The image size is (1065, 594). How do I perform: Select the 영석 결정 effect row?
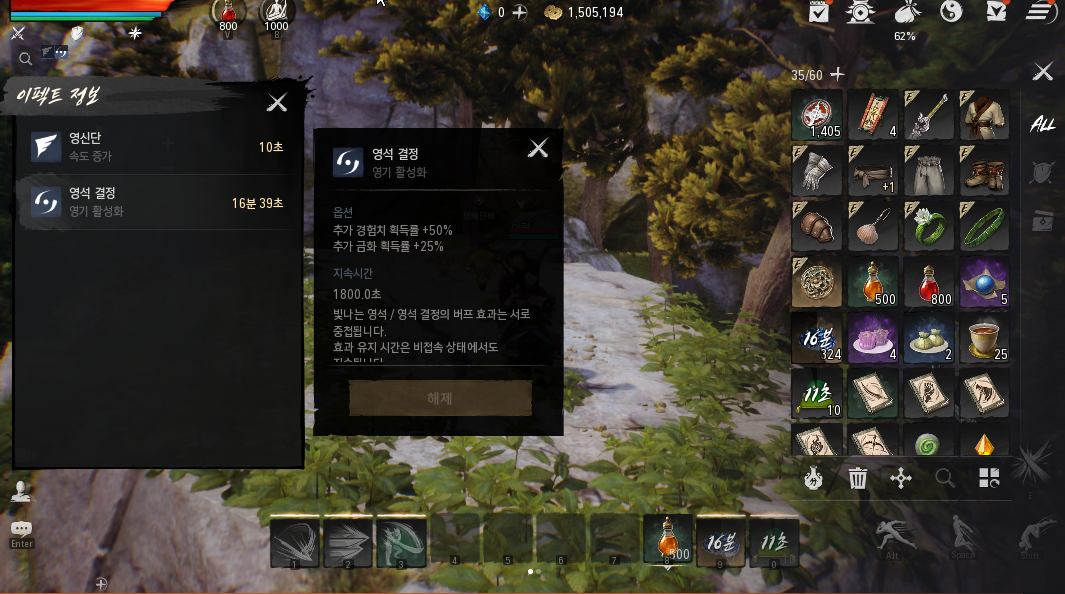pos(157,202)
